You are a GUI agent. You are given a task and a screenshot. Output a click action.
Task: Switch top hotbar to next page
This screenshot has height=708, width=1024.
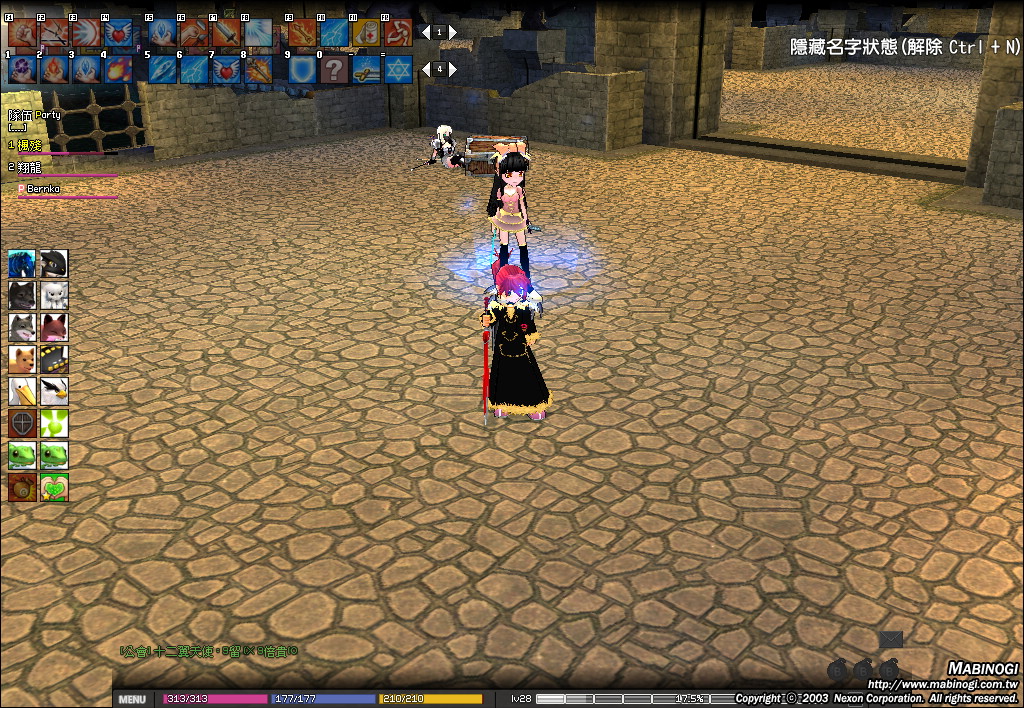(453, 32)
